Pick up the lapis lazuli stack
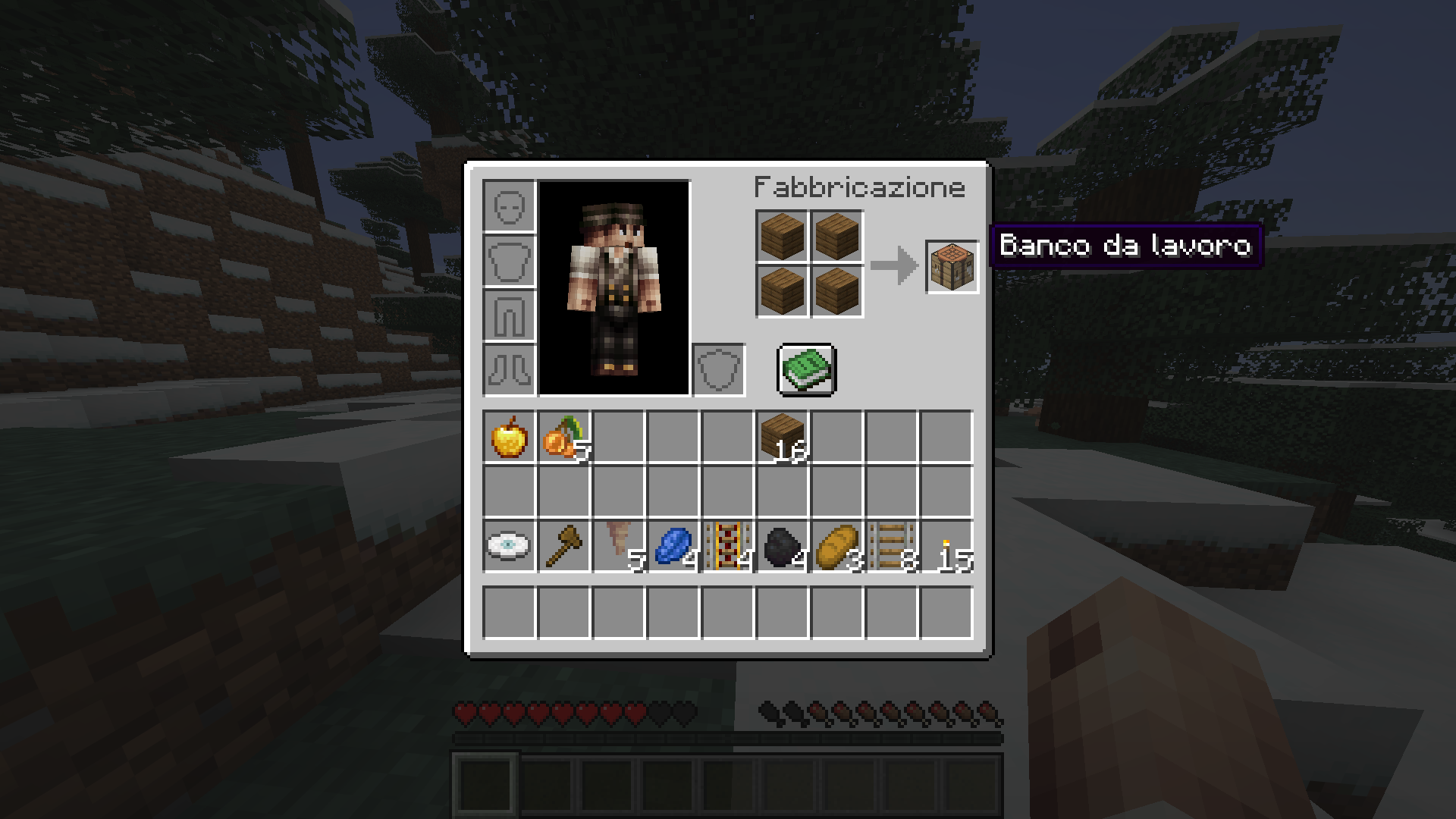This screenshot has height=819, width=1456. pos(671,544)
